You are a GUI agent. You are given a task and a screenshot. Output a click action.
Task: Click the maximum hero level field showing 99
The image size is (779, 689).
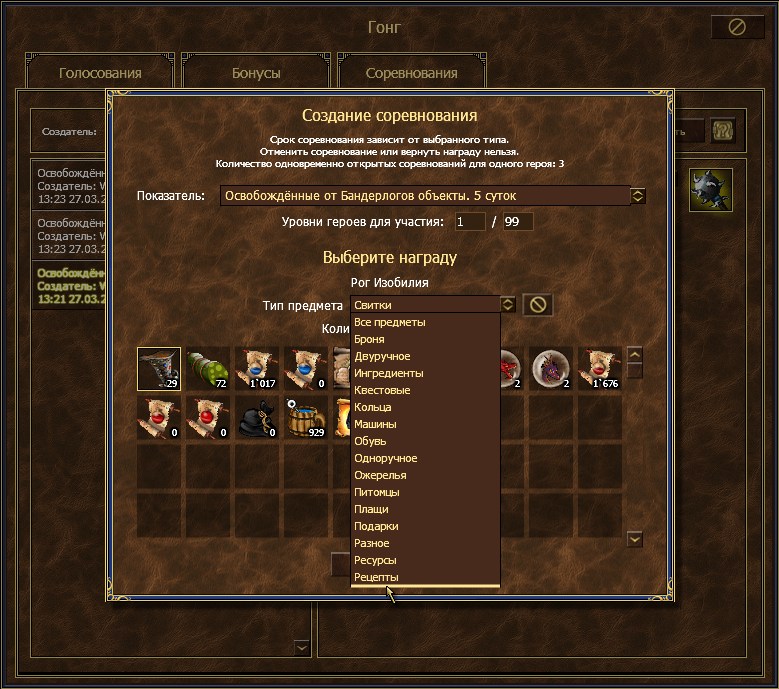point(518,222)
